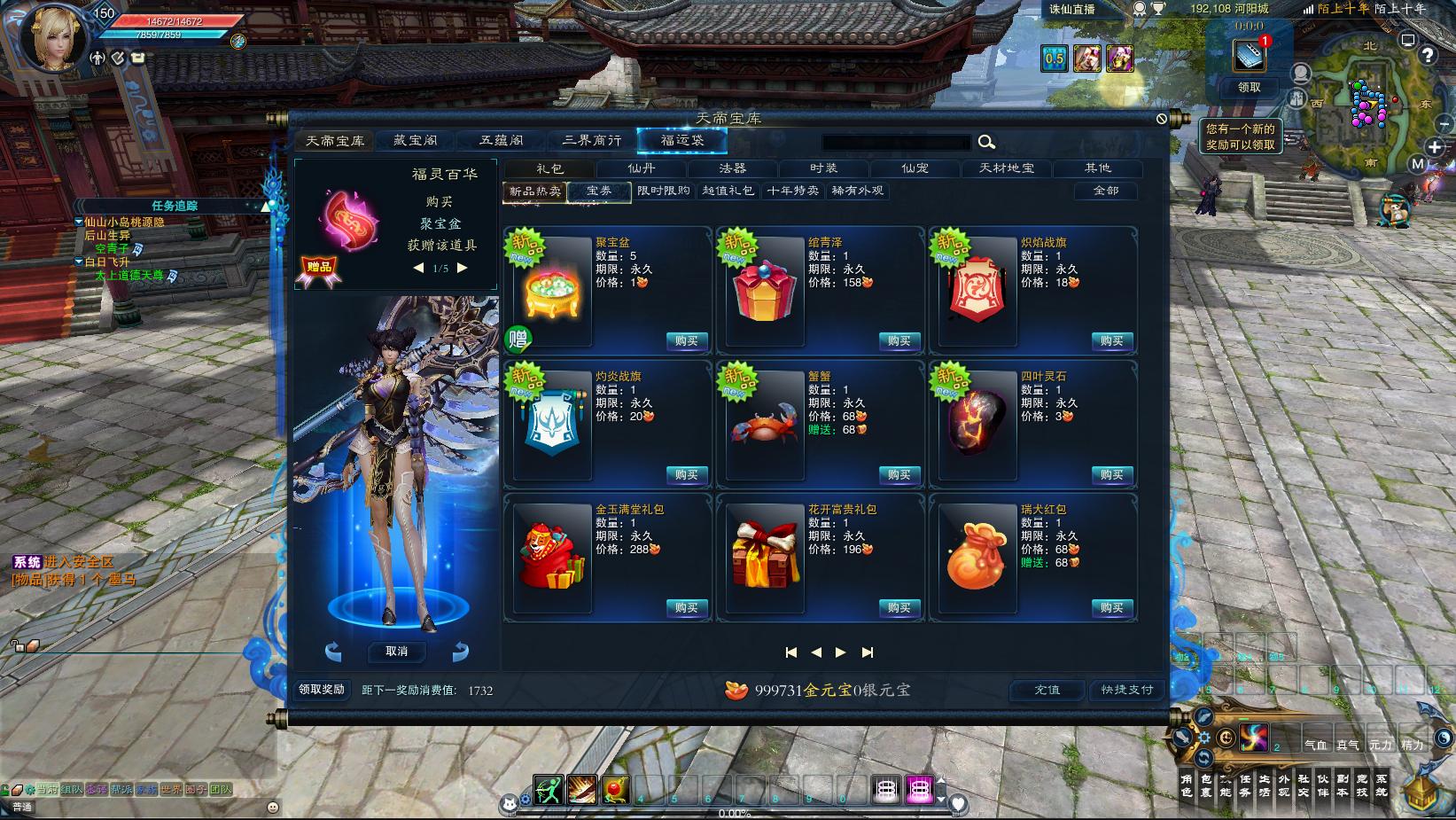The image size is (1456, 820).
Task: Switch to the 藏宝阁 tab
Action: coord(416,141)
